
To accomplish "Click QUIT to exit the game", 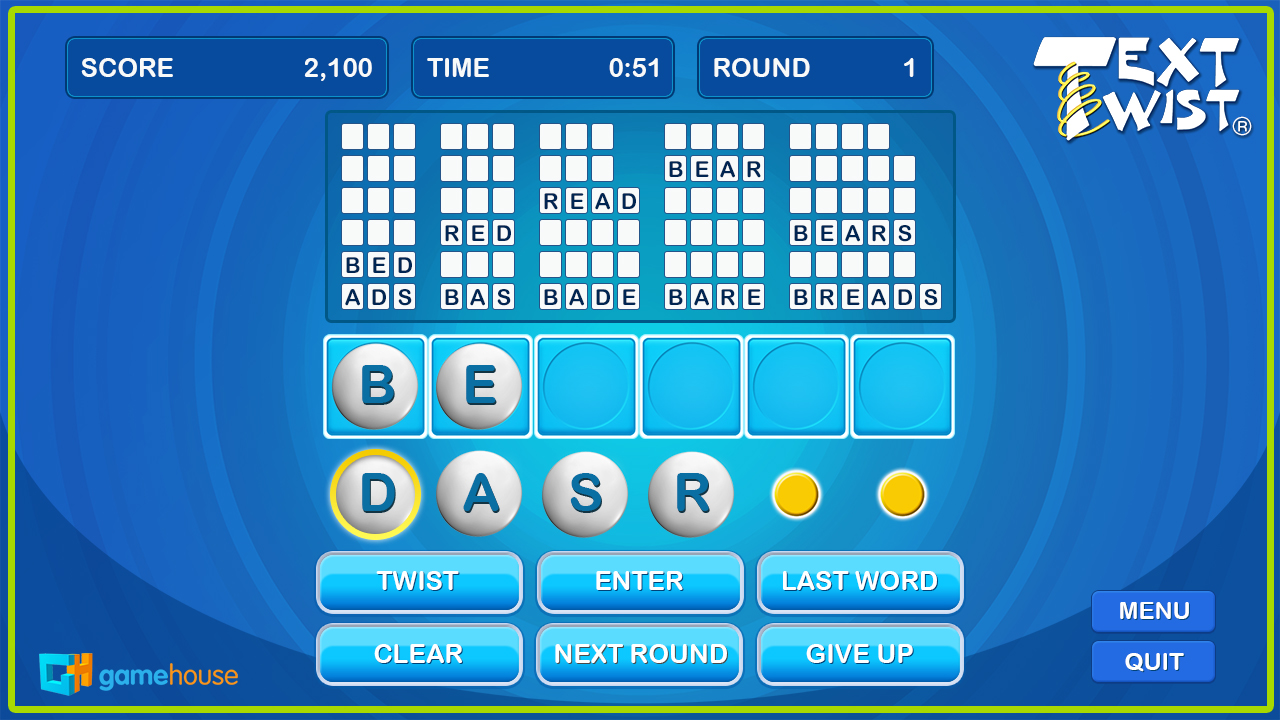I will pos(1152,661).
